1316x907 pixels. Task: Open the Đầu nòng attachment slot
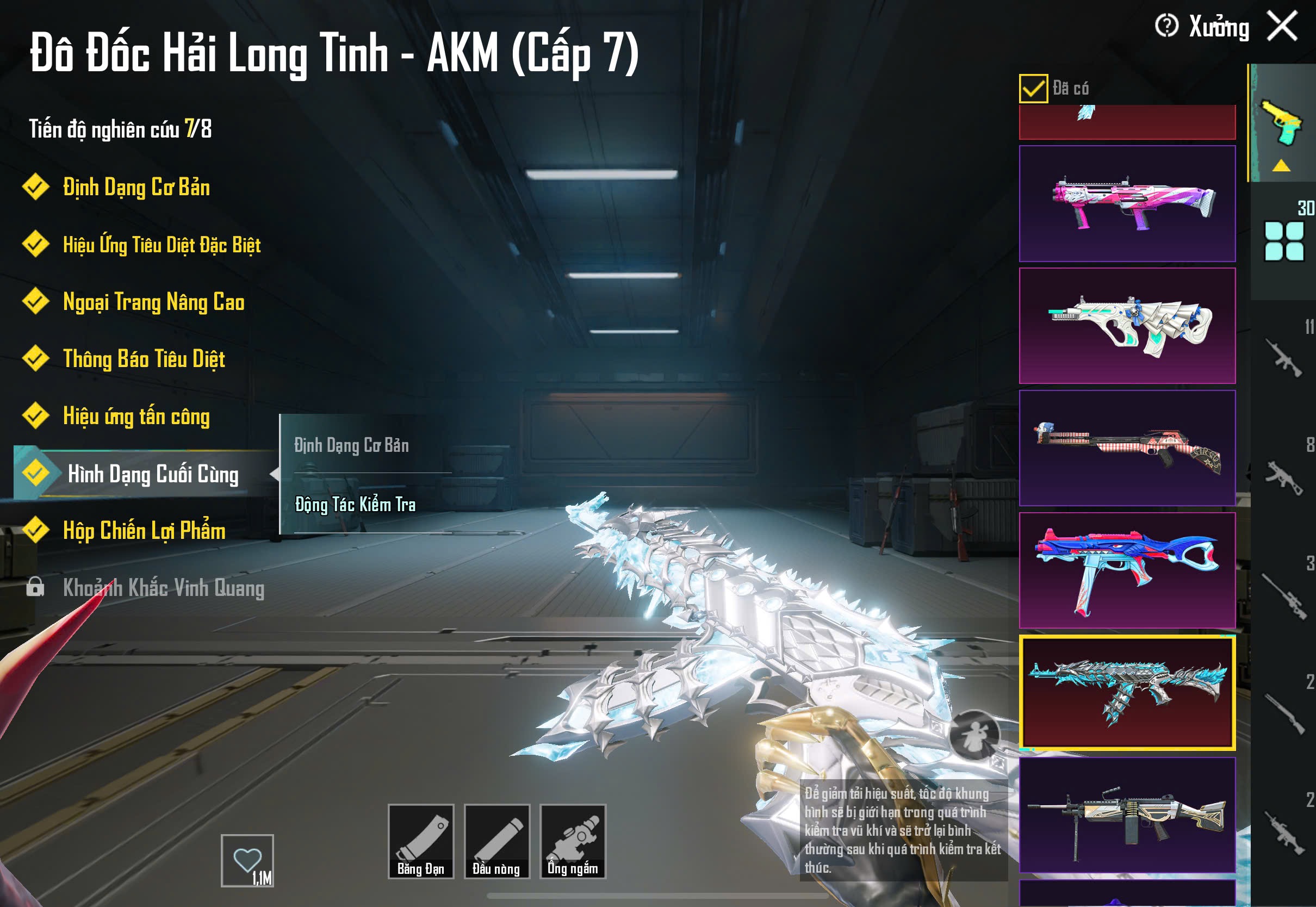coord(496,841)
